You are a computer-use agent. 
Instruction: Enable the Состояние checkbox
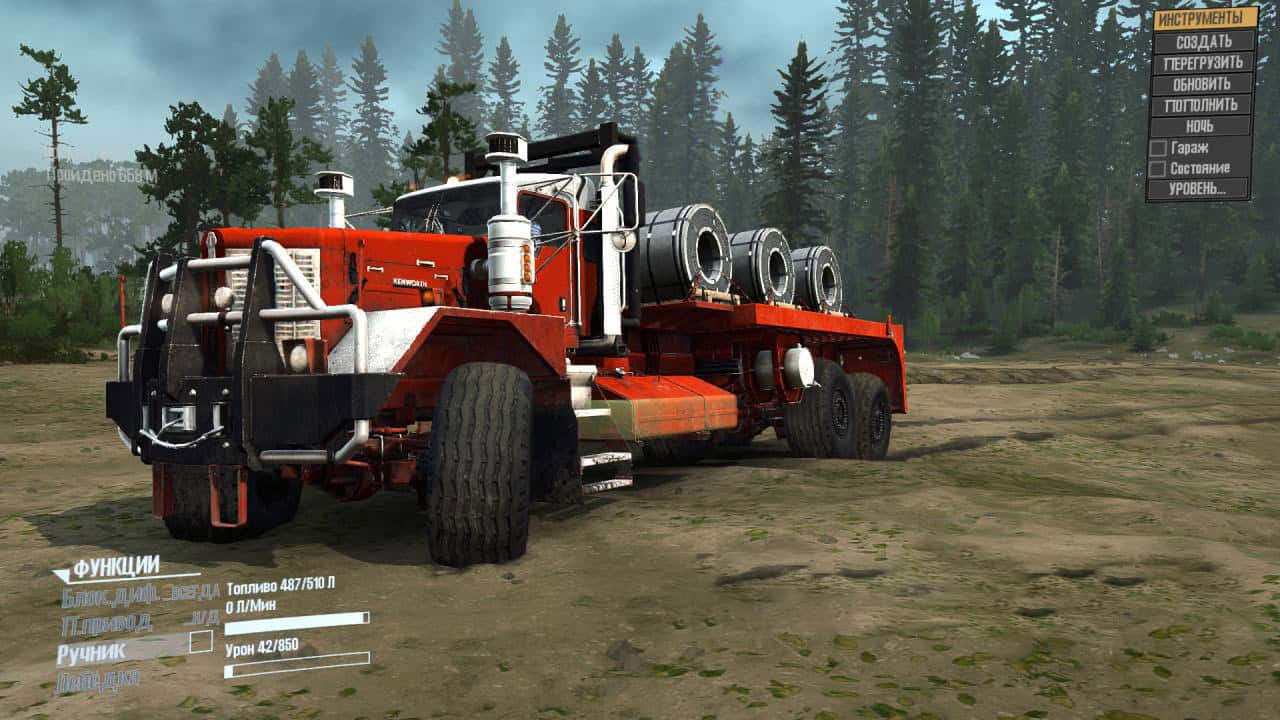[1158, 169]
